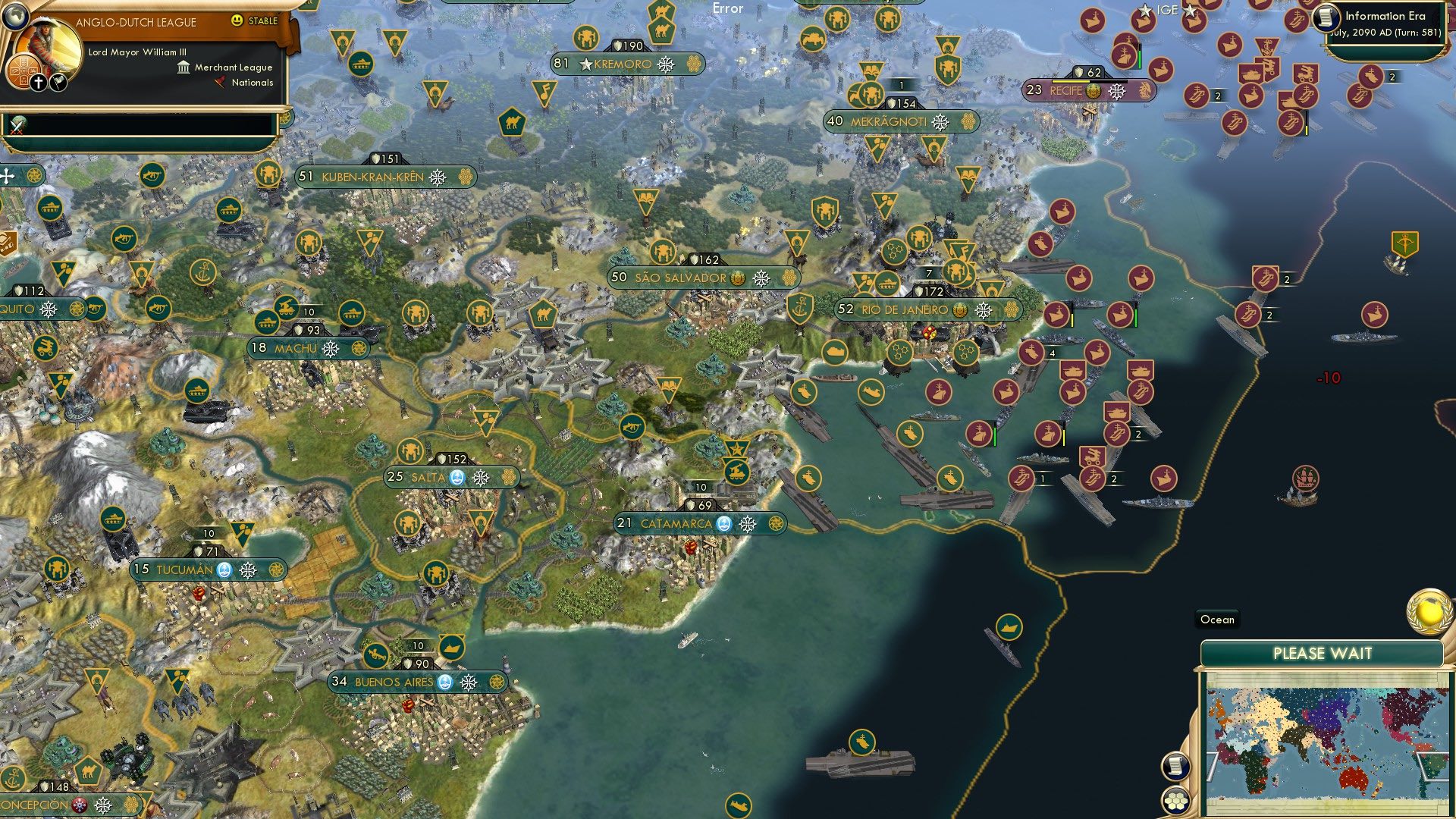Image resolution: width=1456 pixels, height=819 pixels.
Task: Click the Nationals red flag icon
Action: [x=218, y=83]
